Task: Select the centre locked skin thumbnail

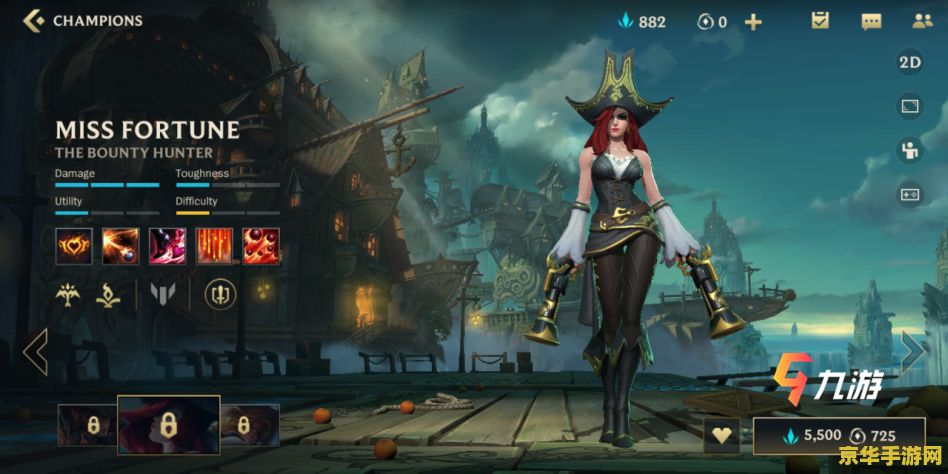Action: (168, 424)
